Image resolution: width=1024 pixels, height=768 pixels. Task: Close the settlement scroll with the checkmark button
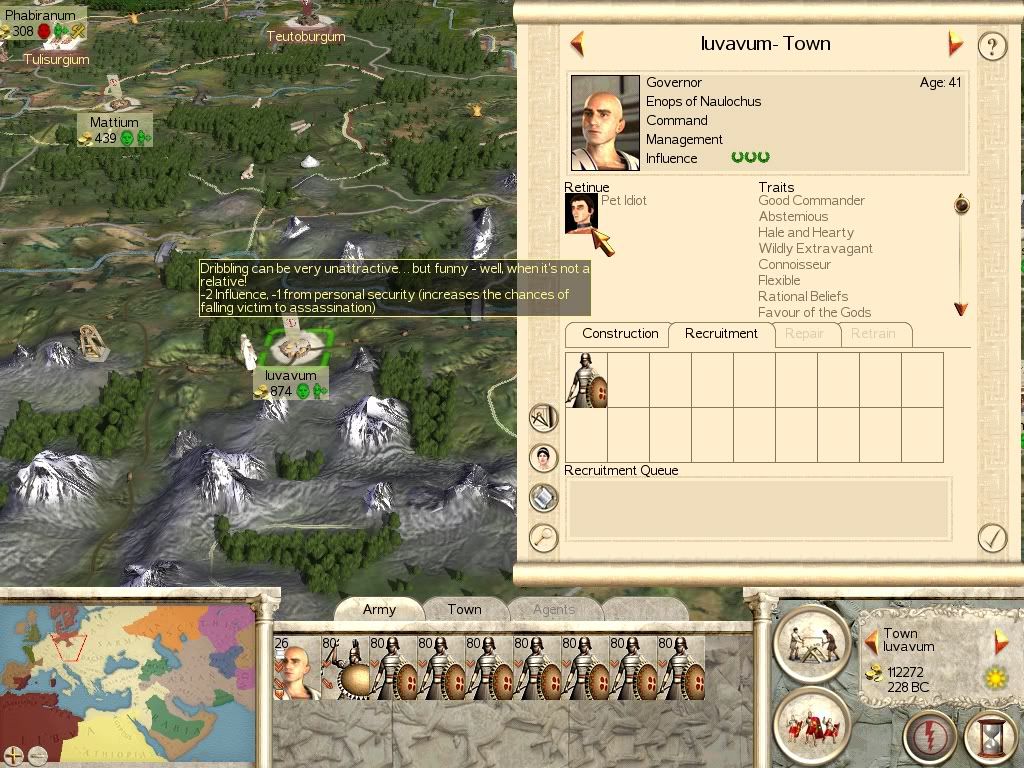(991, 538)
